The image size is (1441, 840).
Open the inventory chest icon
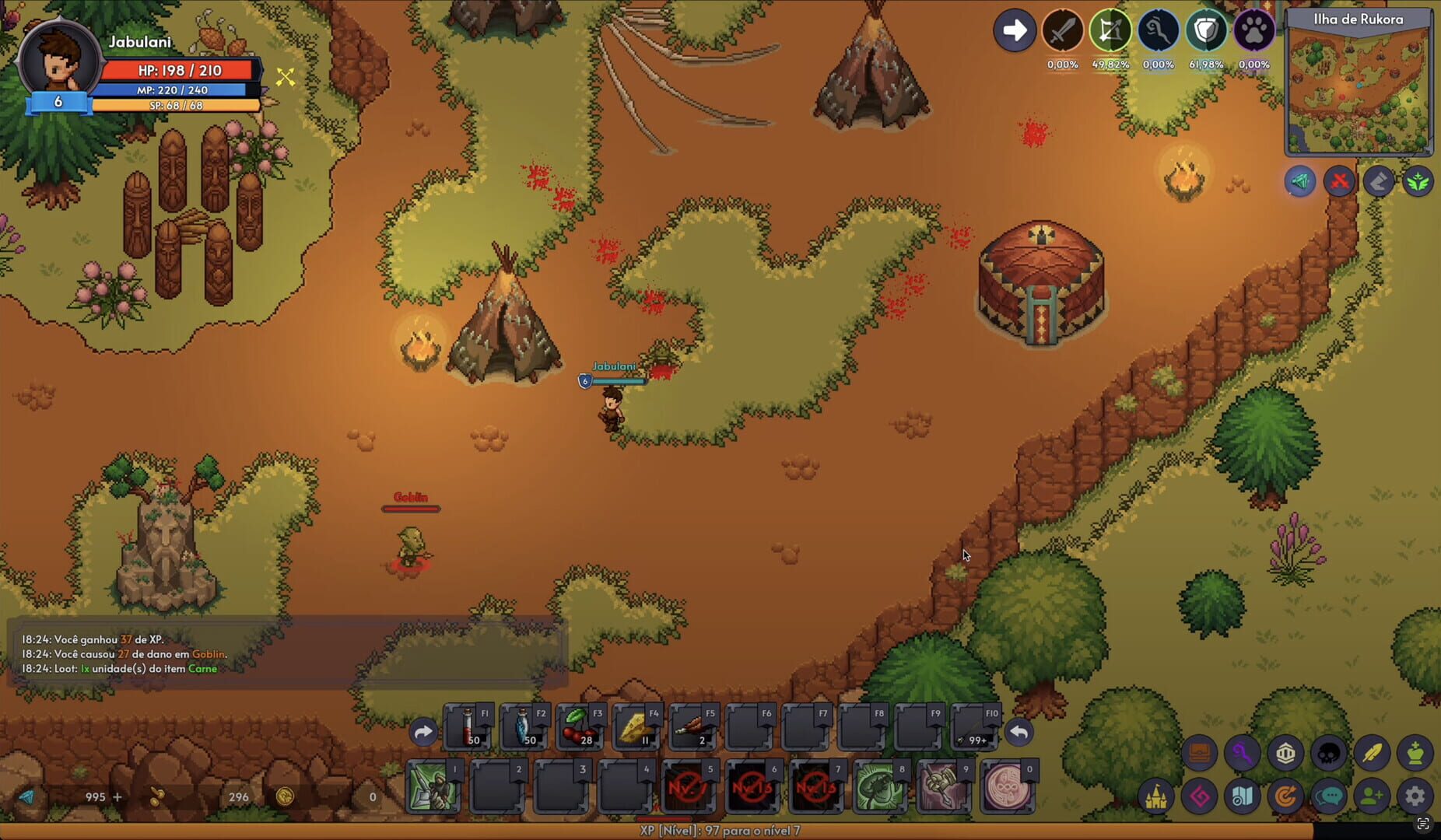1201,753
